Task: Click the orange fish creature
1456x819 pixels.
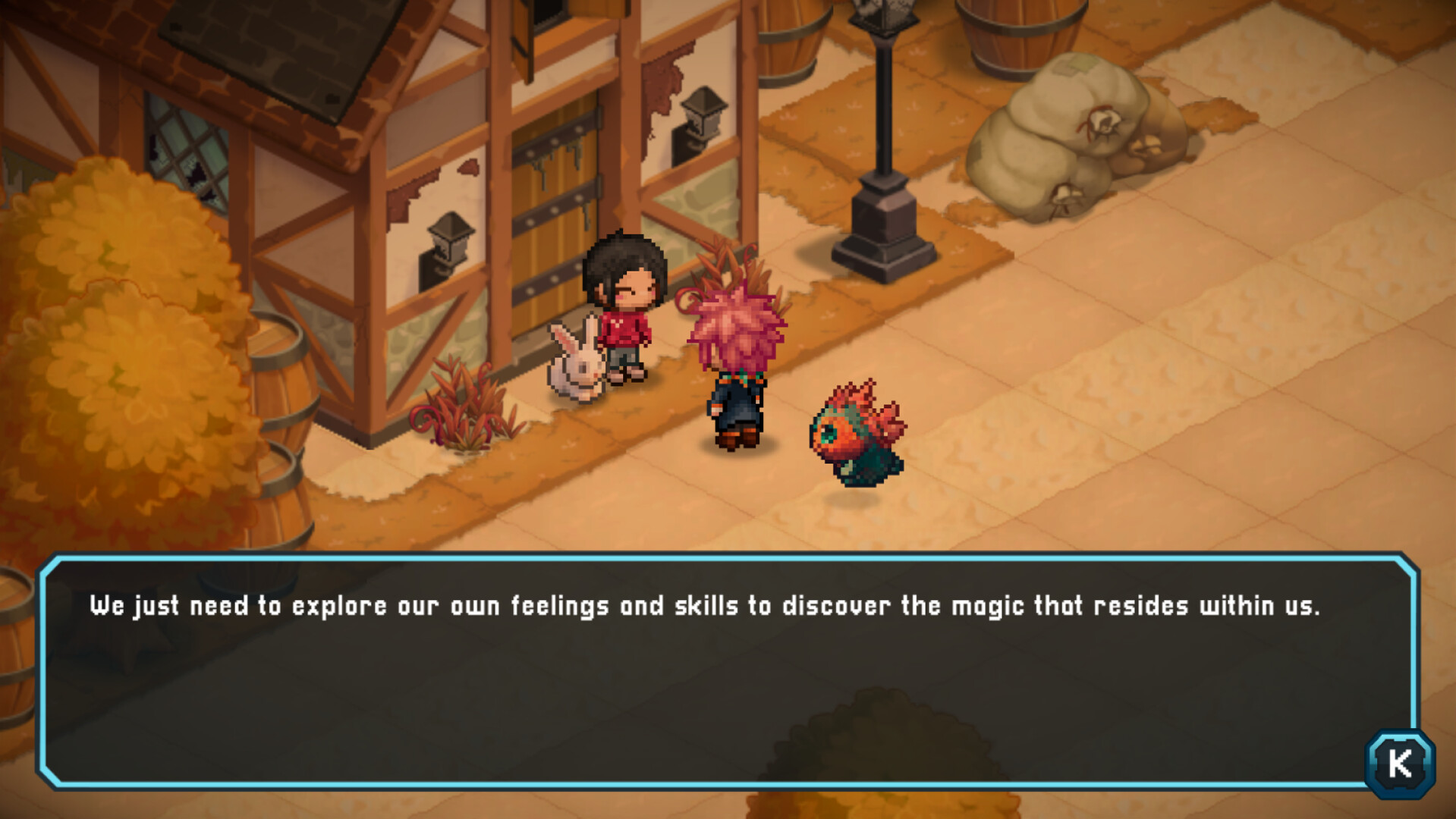Action: tap(857, 432)
